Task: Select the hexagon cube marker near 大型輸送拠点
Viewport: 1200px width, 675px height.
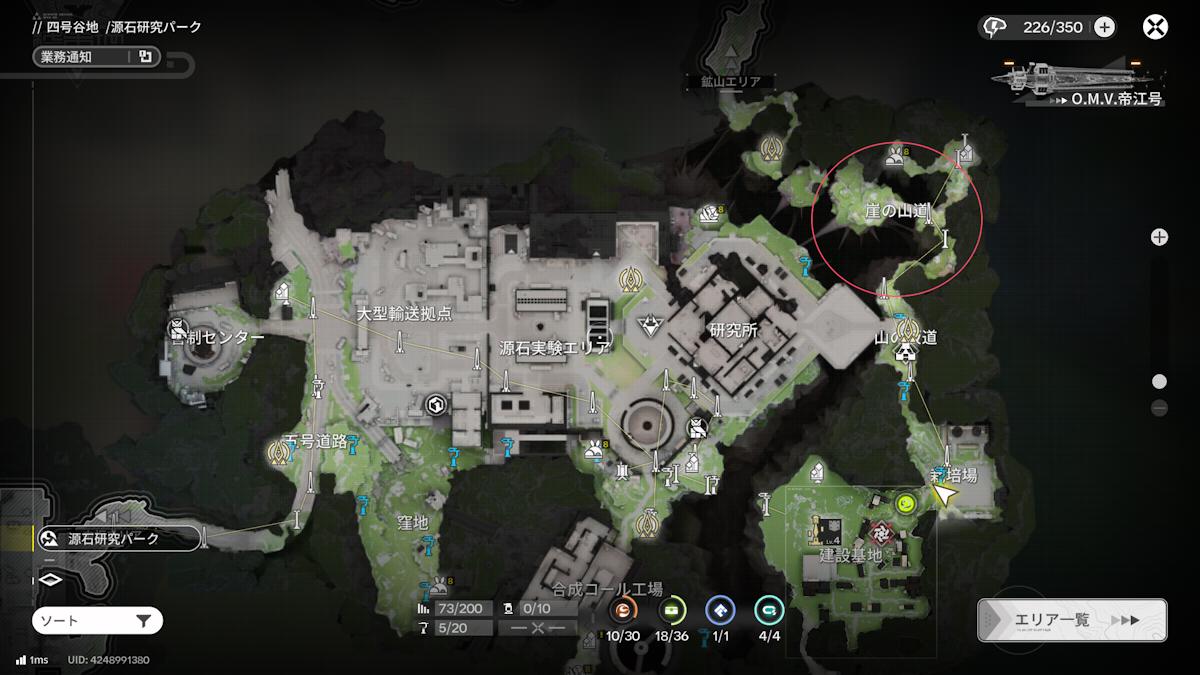Action: coord(436,405)
